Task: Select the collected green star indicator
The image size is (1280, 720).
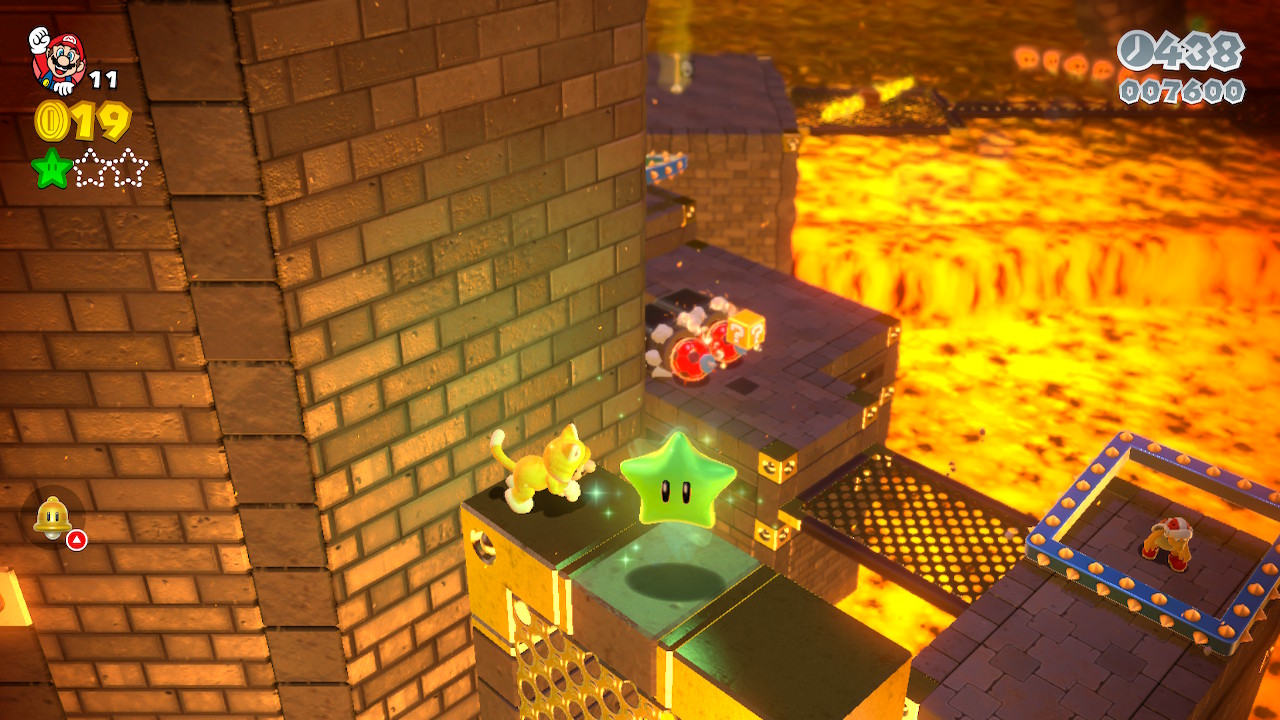Action: tap(51, 168)
